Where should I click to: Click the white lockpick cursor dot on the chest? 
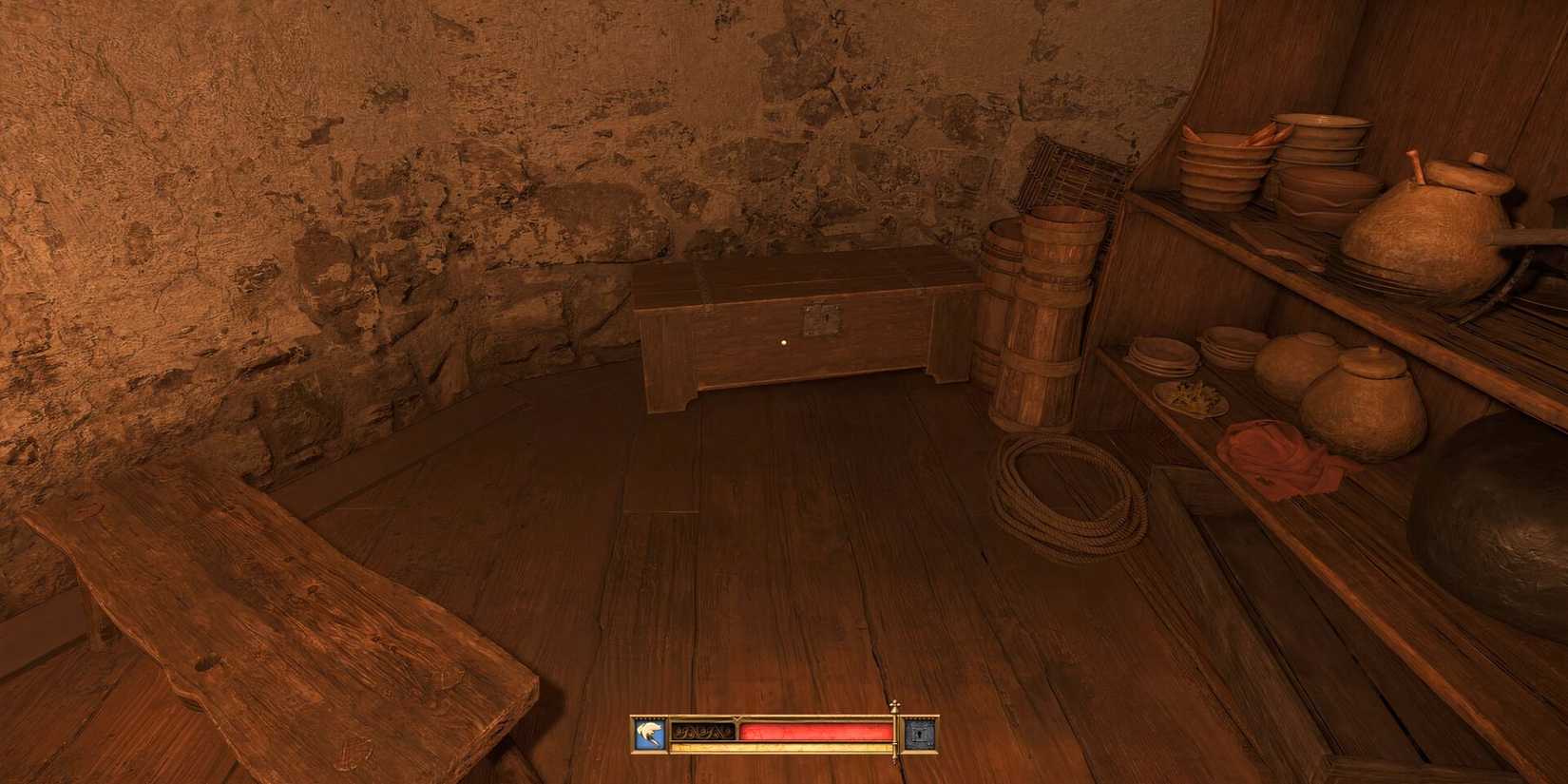click(x=783, y=342)
